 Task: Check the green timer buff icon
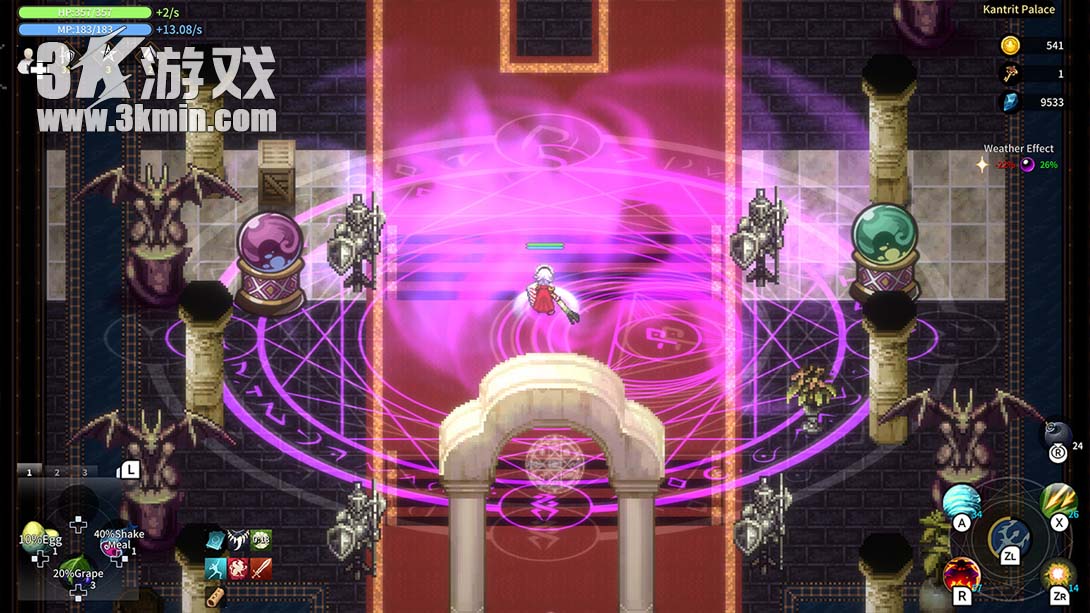pos(260,541)
